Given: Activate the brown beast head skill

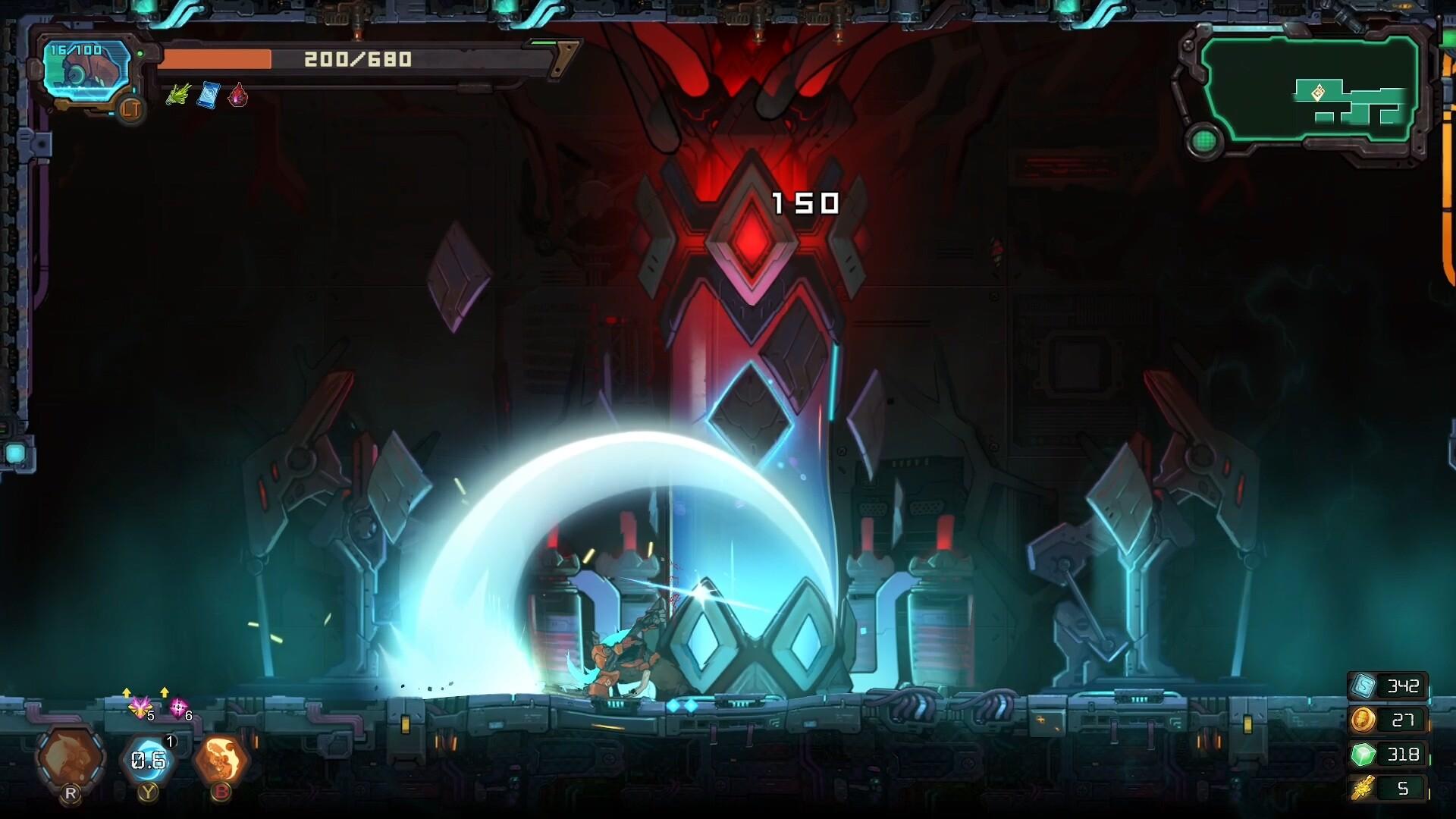Looking at the screenshot, I should 71,758.
